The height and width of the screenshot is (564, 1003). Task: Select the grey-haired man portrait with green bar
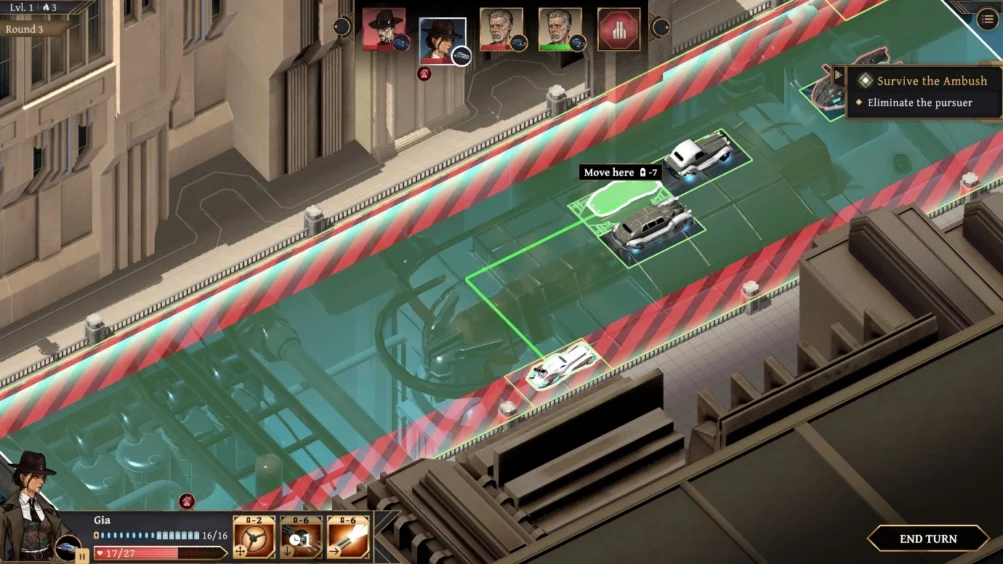tap(559, 29)
